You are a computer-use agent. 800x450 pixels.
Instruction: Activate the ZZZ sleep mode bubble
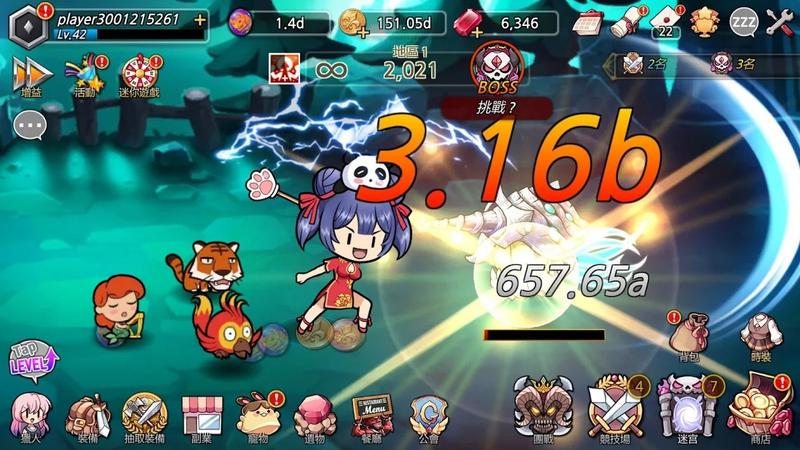743,21
